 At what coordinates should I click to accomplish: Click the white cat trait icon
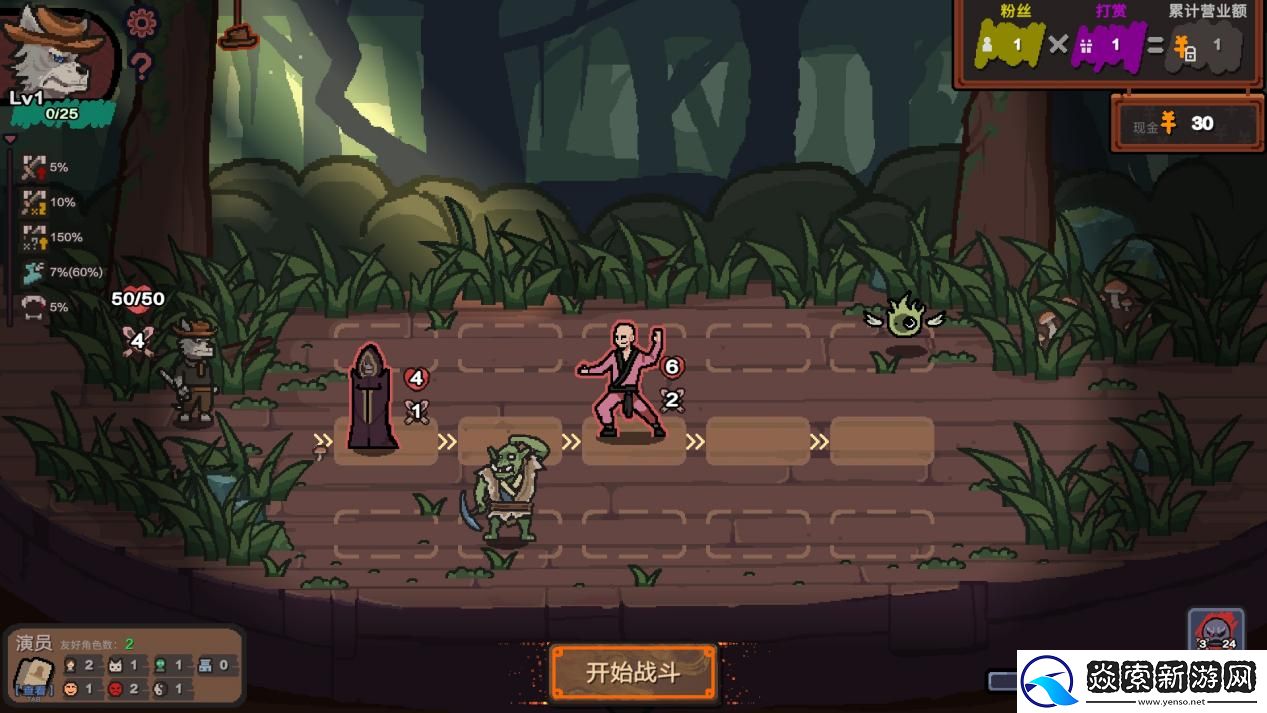point(115,664)
